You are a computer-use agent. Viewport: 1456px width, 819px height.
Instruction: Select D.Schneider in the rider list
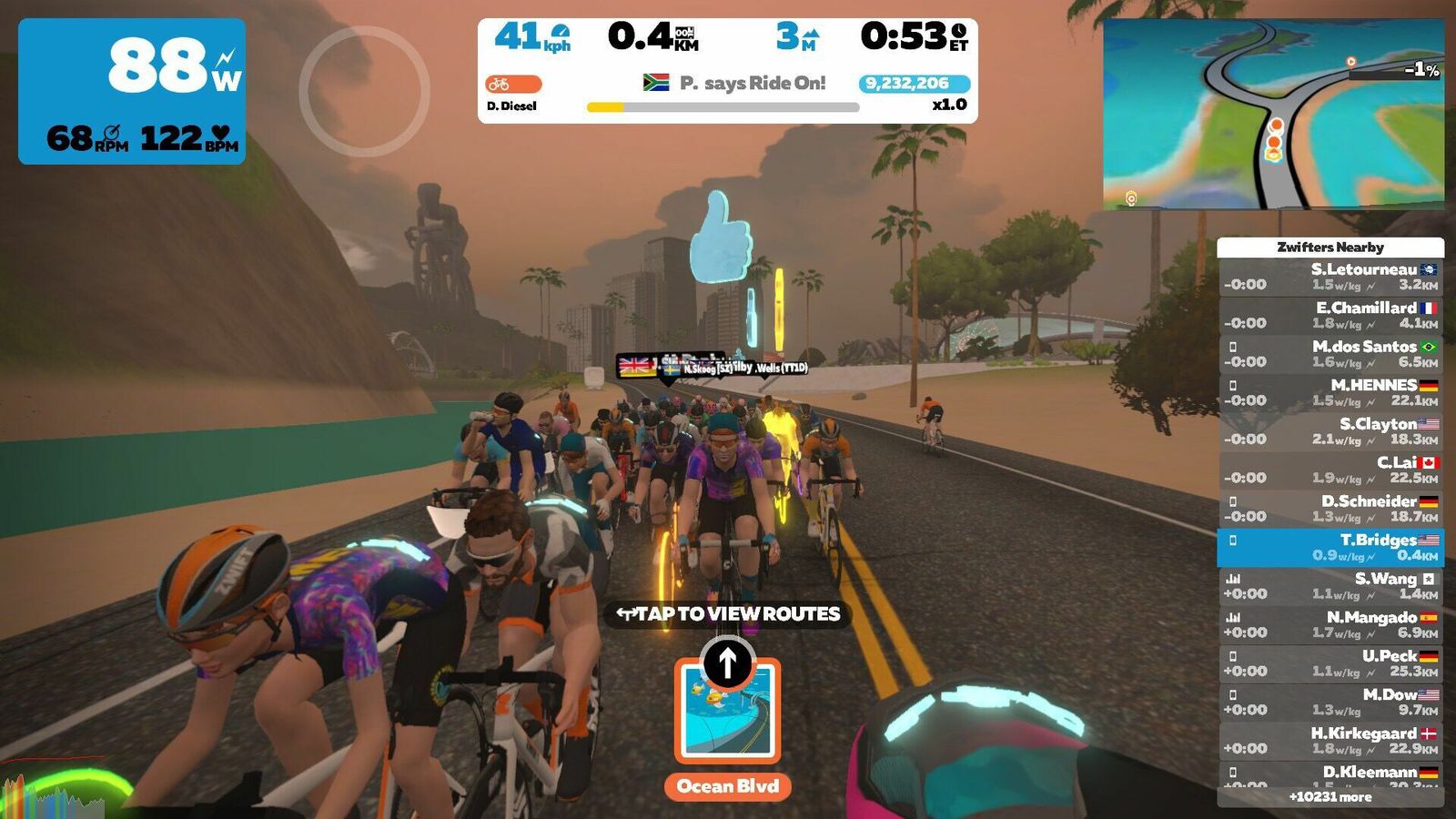(x=1330, y=509)
